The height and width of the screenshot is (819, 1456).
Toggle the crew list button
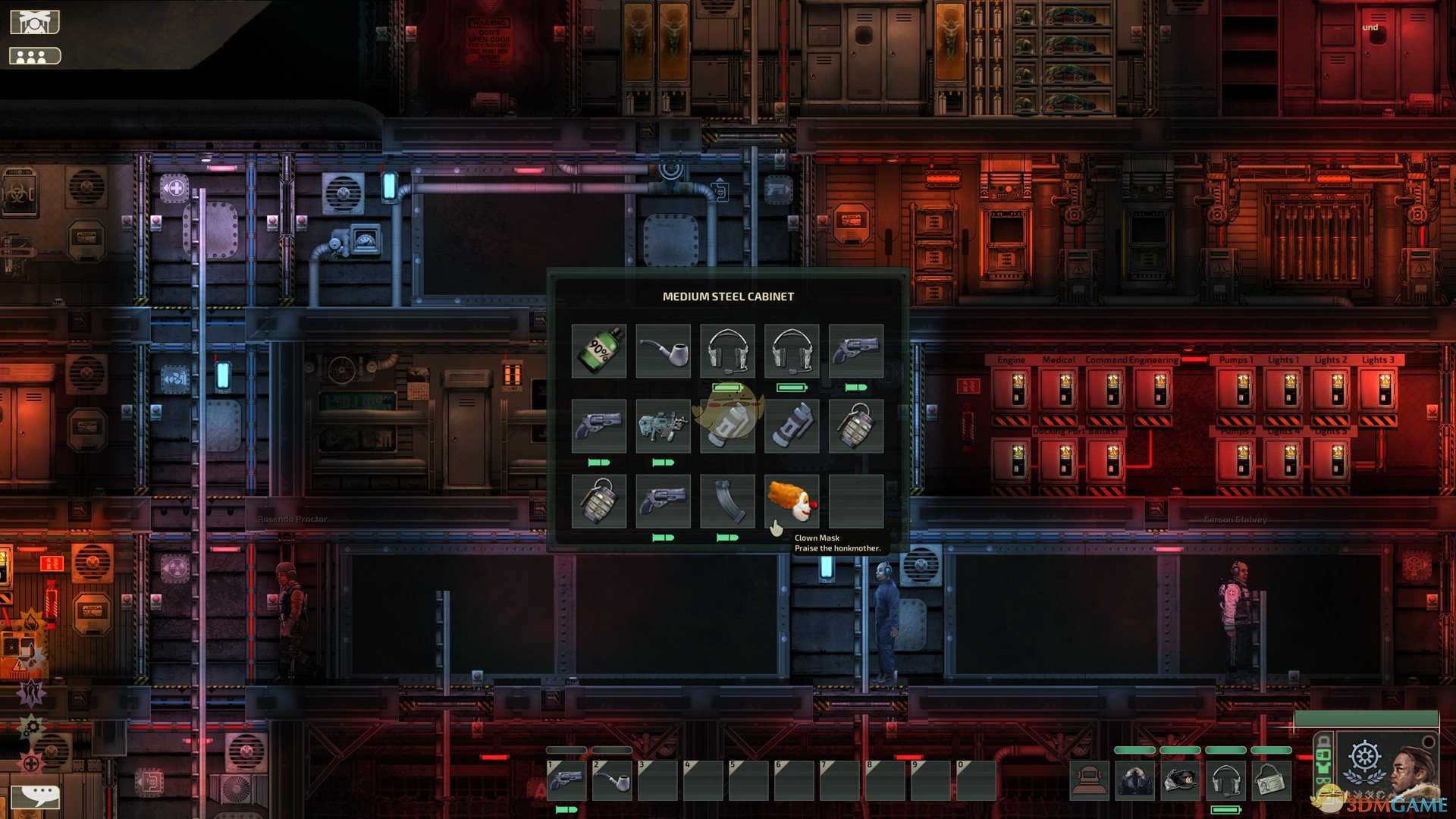[34, 56]
